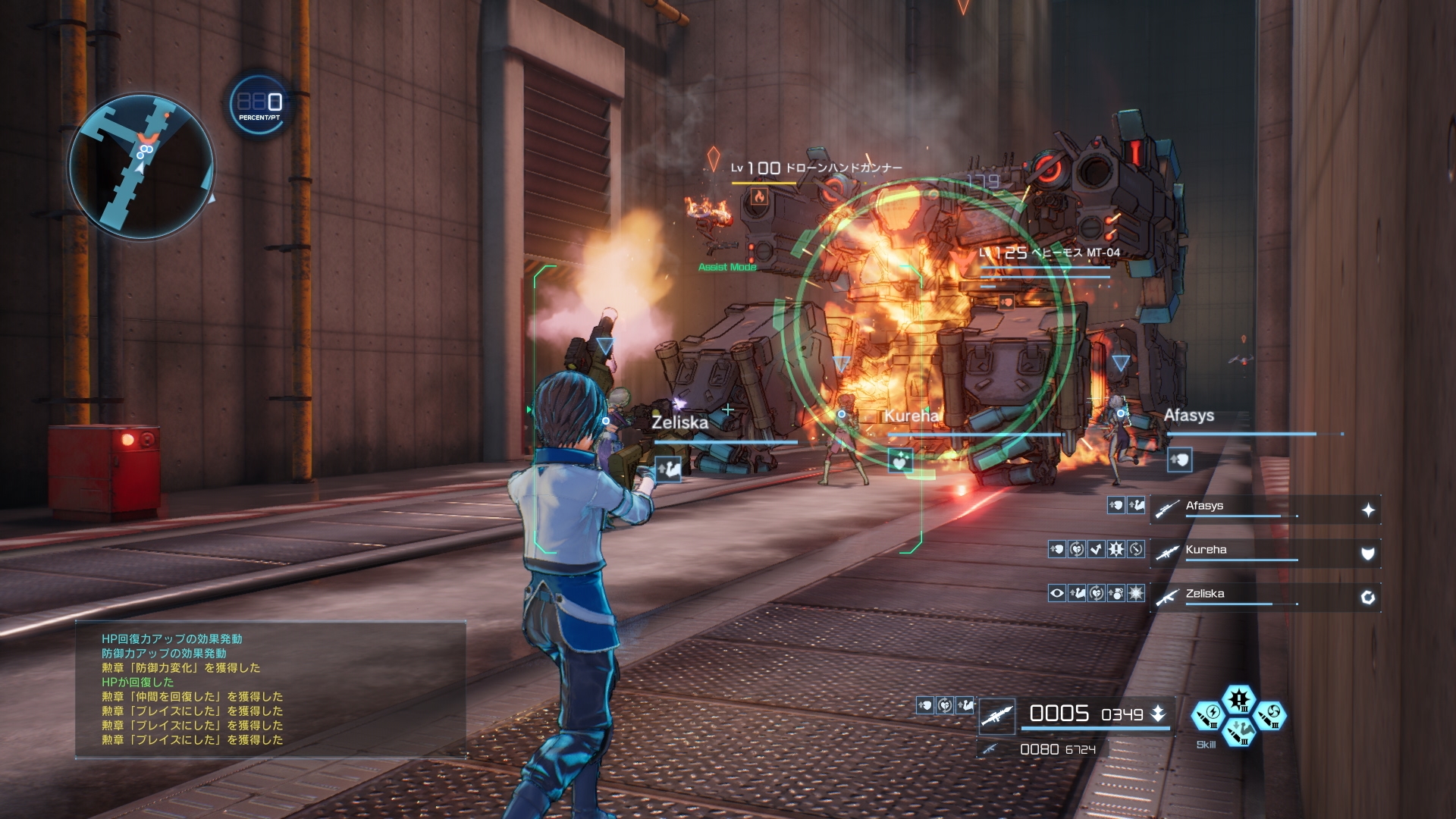Click Kureha's shield role icon
The width and height of the screenshot is (1456, 819).
tap(1368, 554)
